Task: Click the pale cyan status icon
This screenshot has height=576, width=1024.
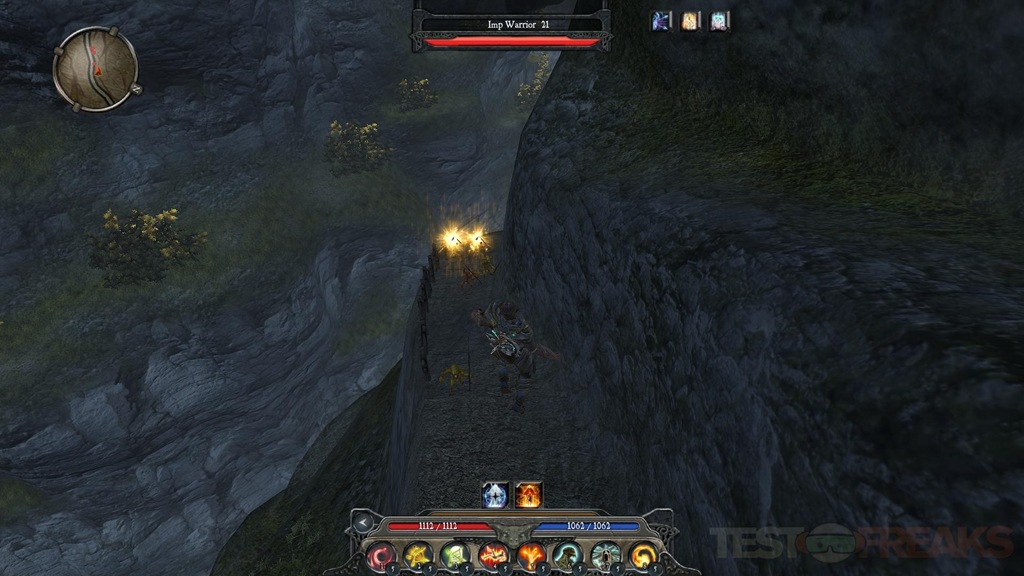Action: (x=719, y=21)
